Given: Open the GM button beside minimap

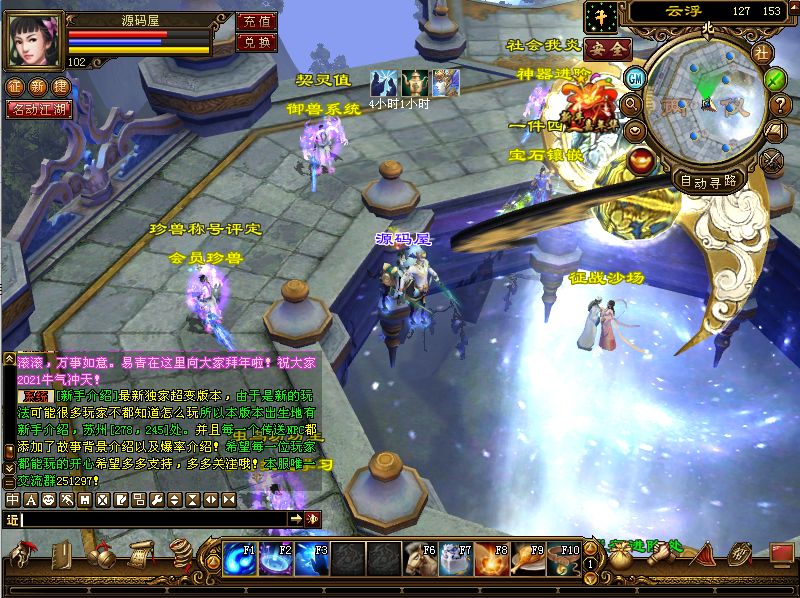Looking at the screenshot, I should coord(634,77).
